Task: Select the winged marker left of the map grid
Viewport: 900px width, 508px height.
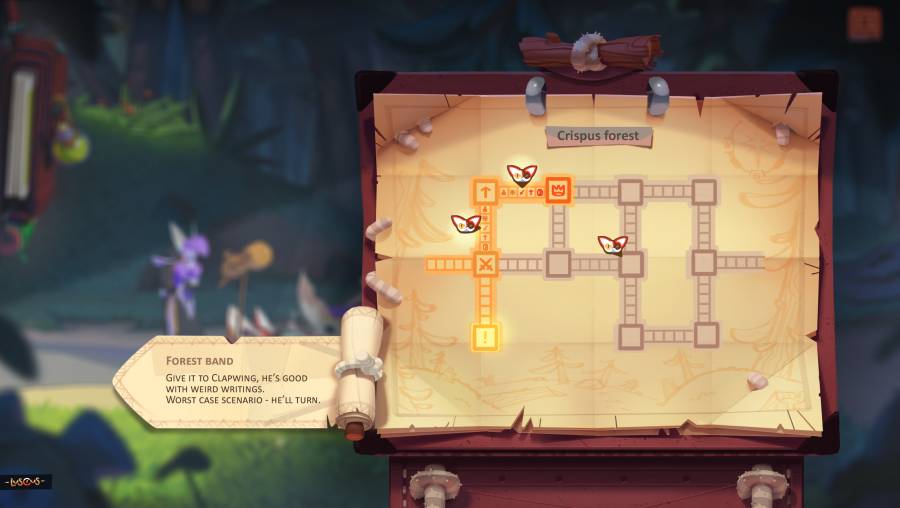Action: pyautogui.click(x=465, y=224)
